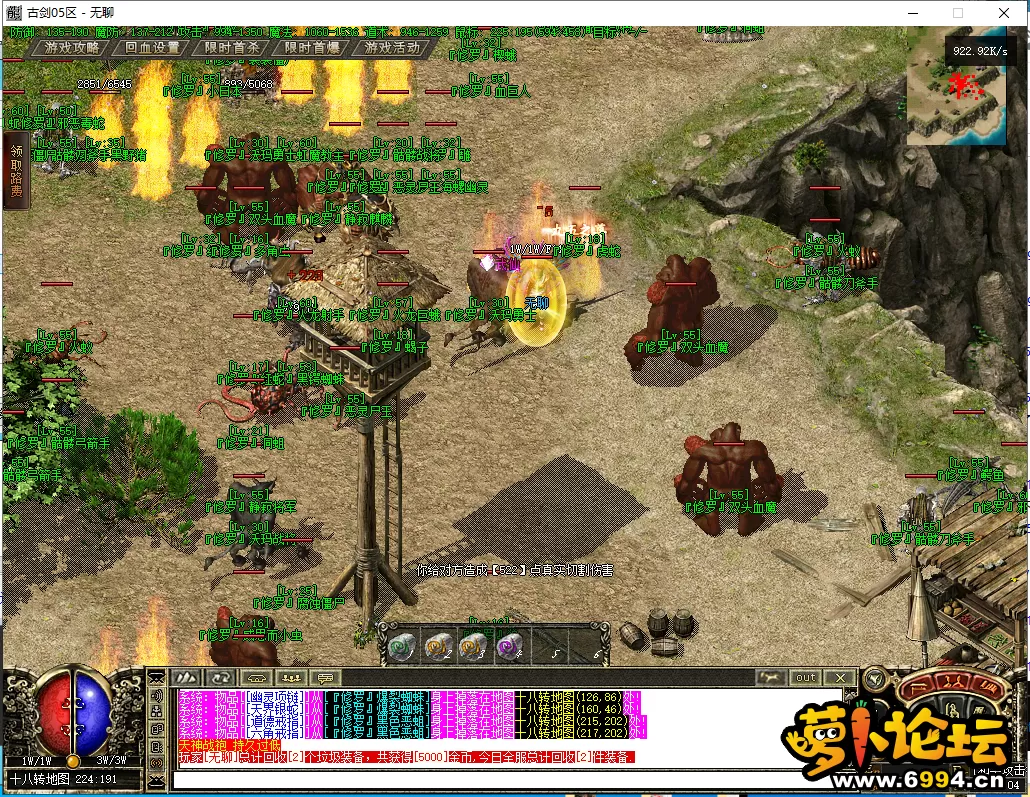Viewport: 1030px width, 797px height.
Task: Click the 'out' logout button
Action: click(x=806, y=677)
